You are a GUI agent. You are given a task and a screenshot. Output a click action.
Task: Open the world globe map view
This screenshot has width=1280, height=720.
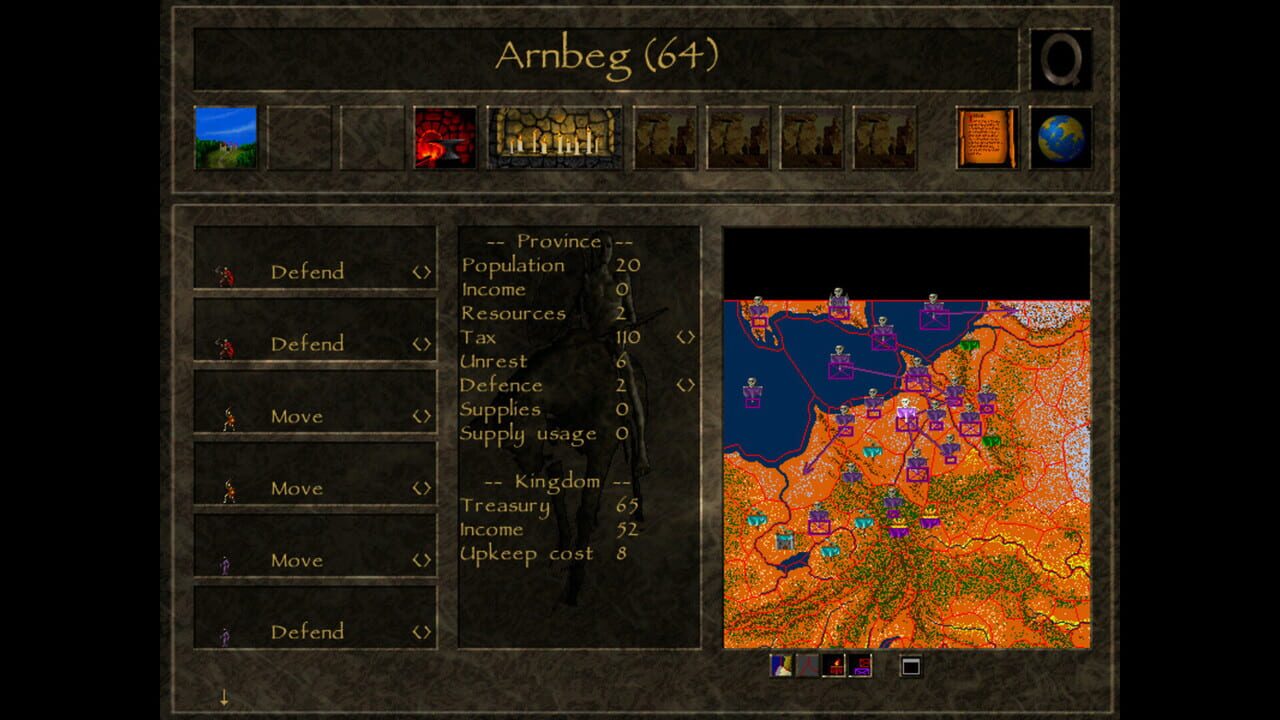tap(1063, 140)
